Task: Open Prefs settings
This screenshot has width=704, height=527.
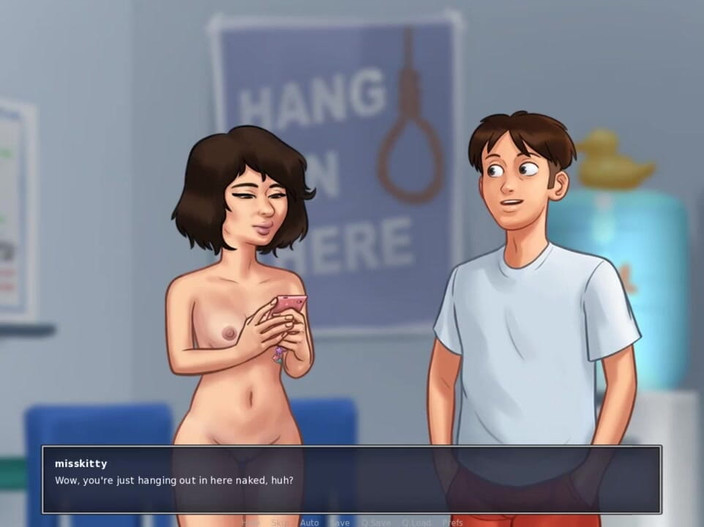Action: pos(452,522)
